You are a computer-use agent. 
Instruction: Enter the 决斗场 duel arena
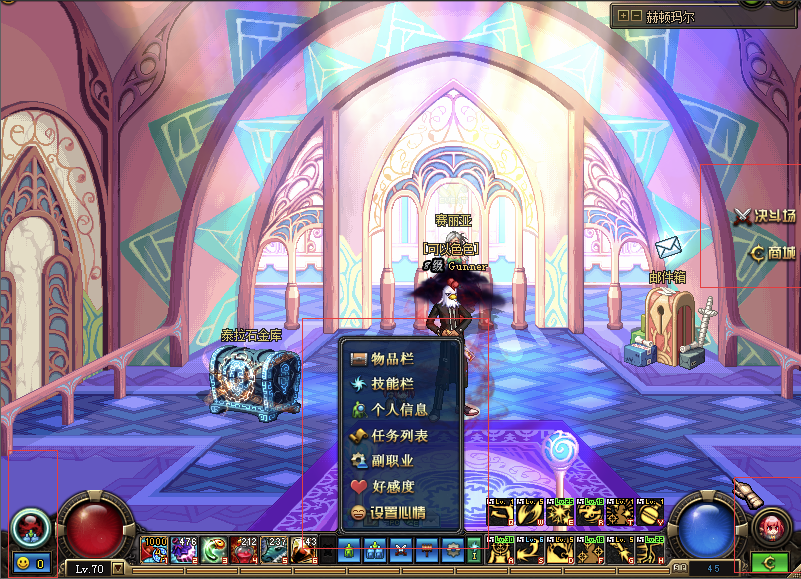click(766, 215)
